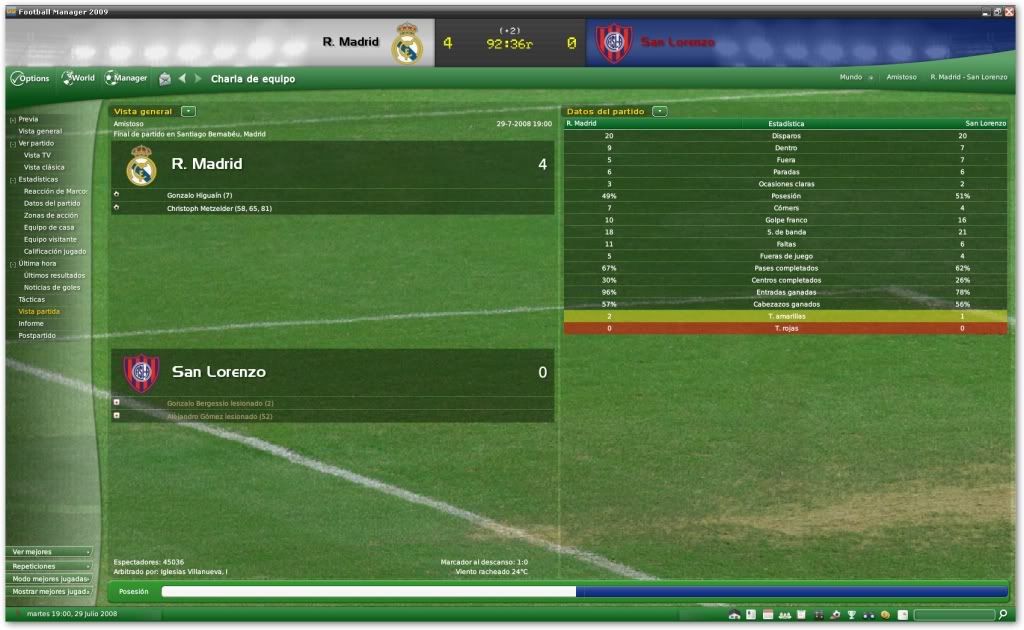
Task: Click the Mundo breadcrumb link
Action: [x=850, y=77]
